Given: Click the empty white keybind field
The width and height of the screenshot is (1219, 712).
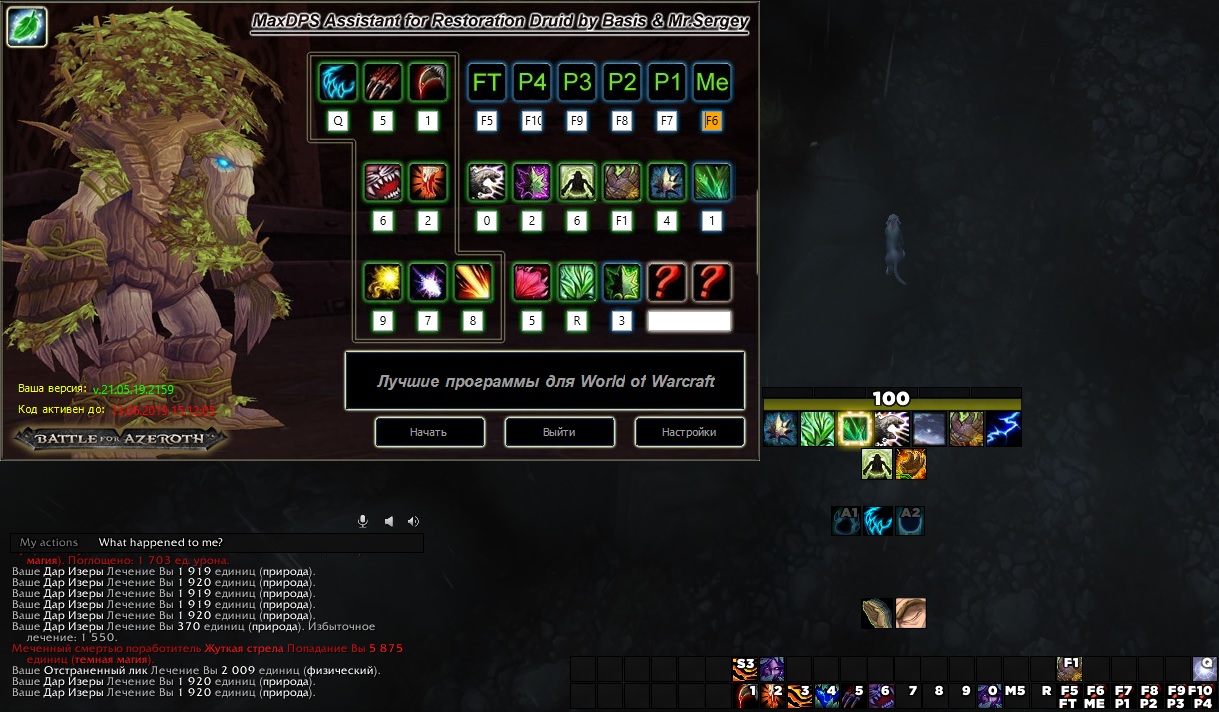Looking at the screenshot, I should pos(689,321).
